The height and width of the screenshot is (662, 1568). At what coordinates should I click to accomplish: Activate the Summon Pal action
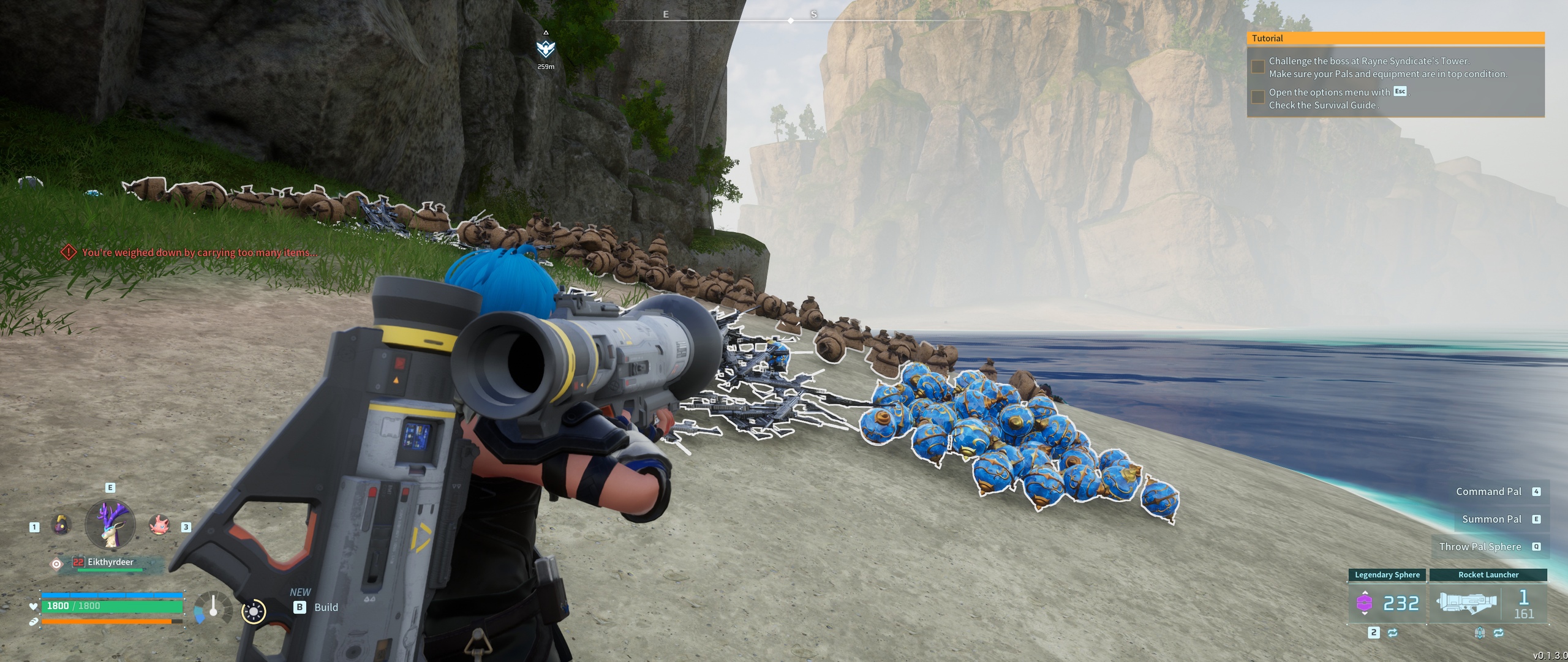coord(1491,519)
